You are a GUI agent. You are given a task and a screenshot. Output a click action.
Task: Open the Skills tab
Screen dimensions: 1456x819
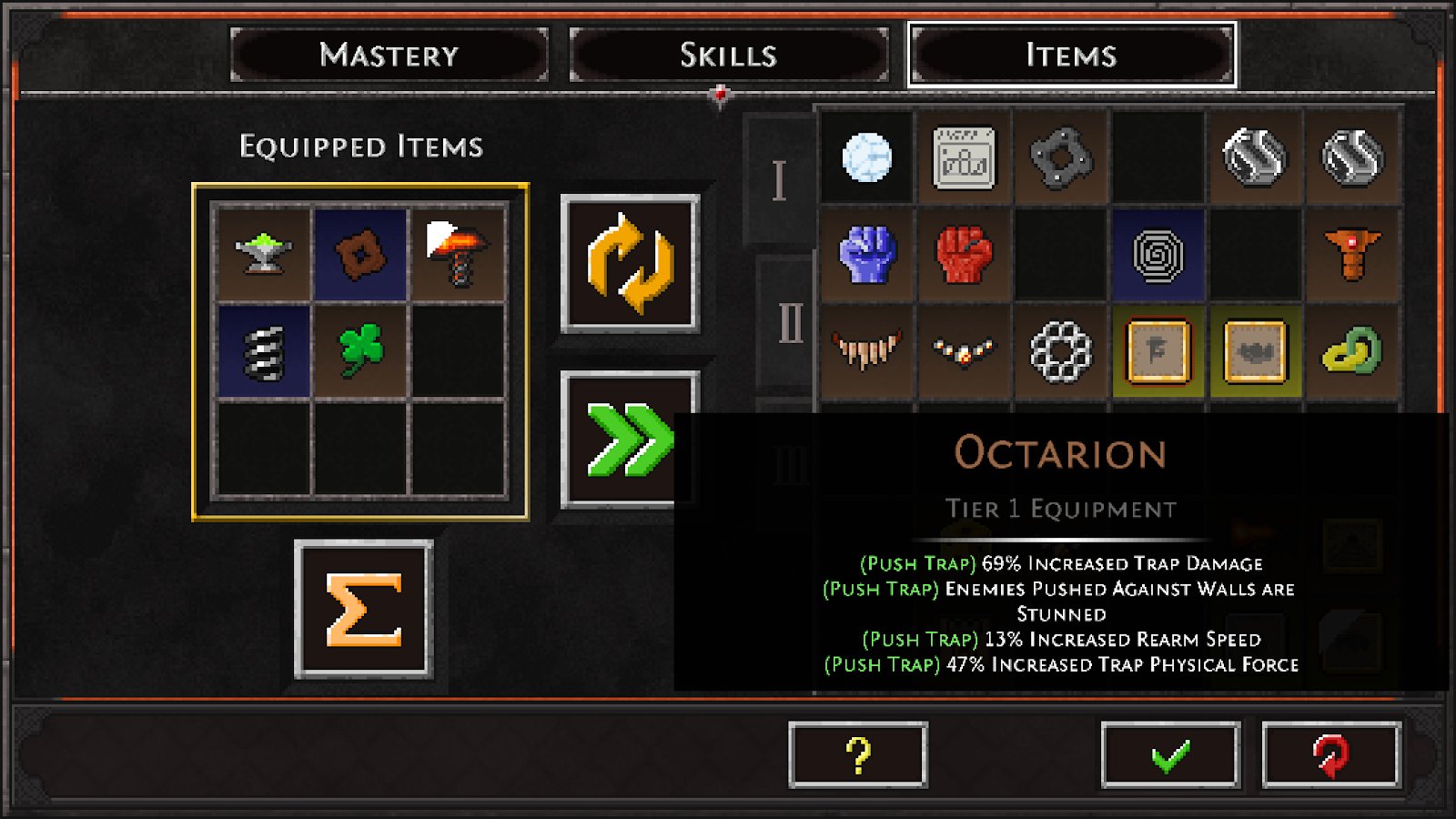728,55
